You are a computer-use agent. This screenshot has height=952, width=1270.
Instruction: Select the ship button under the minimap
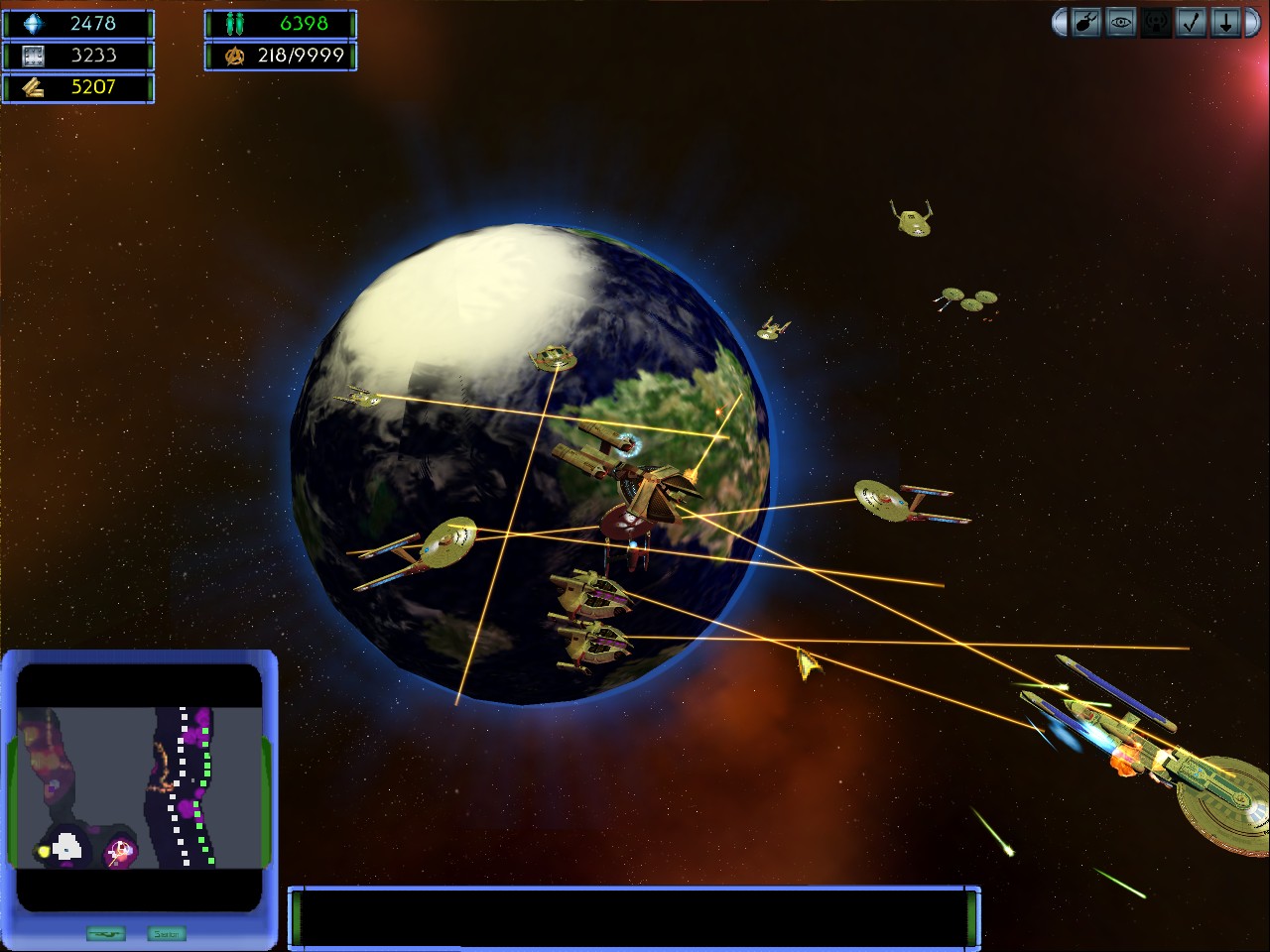[x=106, y=933]
